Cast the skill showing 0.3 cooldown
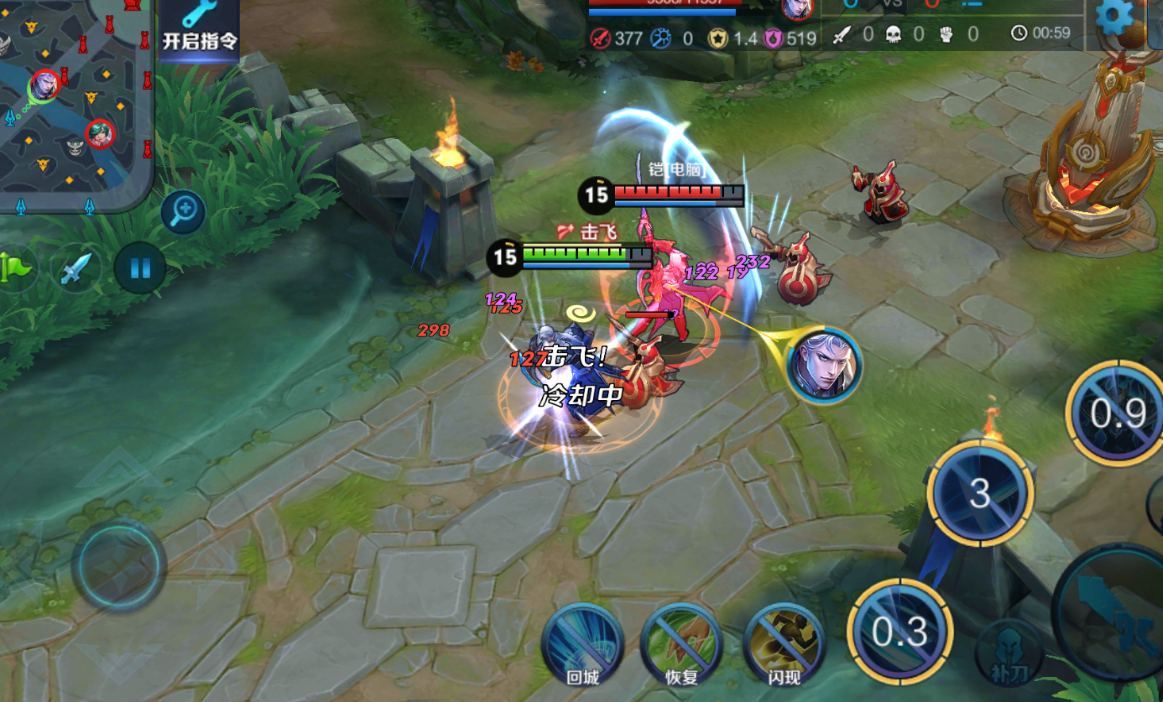The width and height of the screenshot is (1163, 702). point(900,632)
